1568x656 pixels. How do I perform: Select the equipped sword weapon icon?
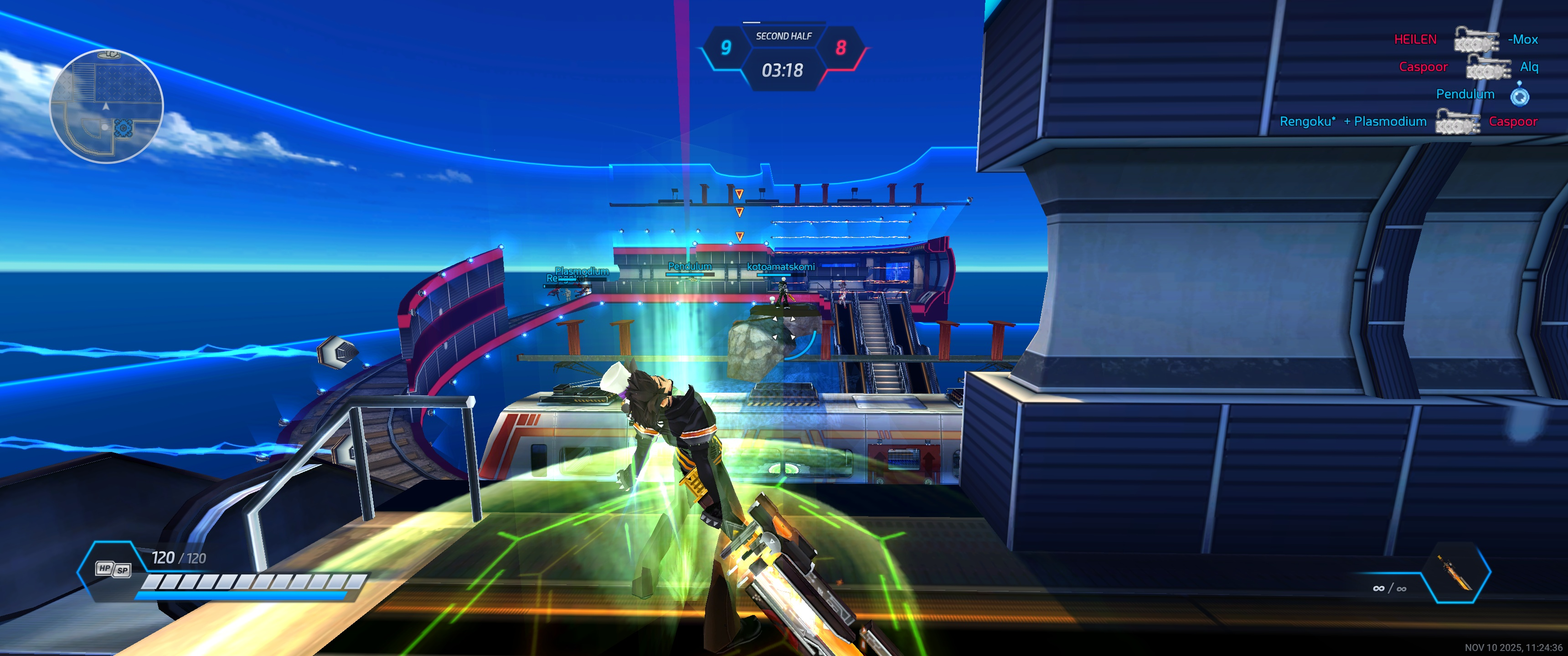[x=1455, y=573]
